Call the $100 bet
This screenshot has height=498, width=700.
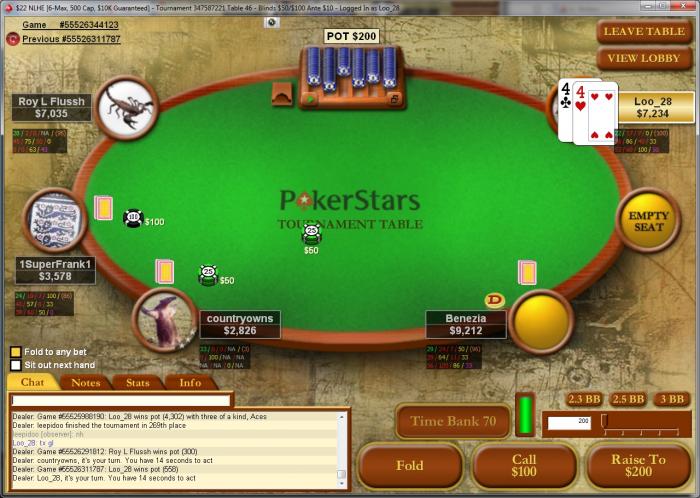click(x=524, y=466)
